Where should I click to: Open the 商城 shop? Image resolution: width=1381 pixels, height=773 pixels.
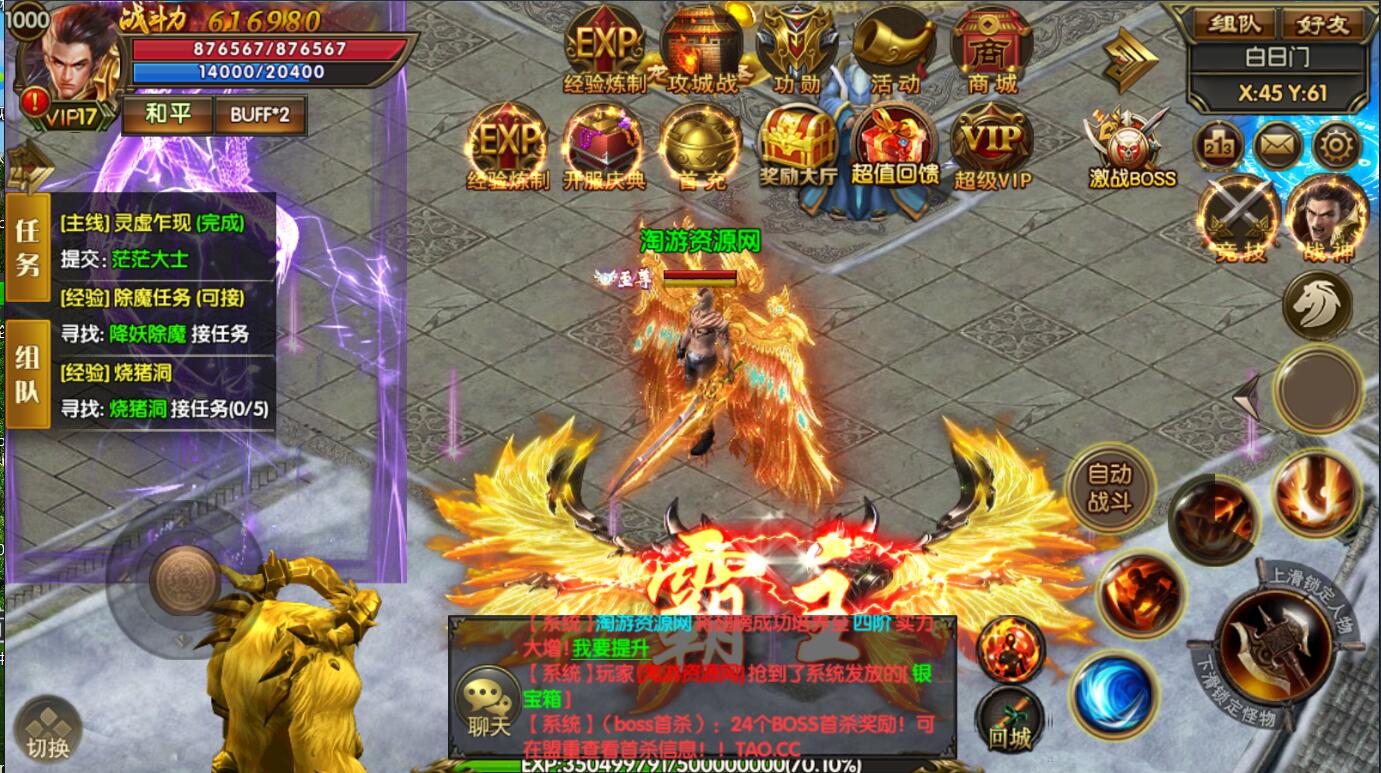(991, 52)
